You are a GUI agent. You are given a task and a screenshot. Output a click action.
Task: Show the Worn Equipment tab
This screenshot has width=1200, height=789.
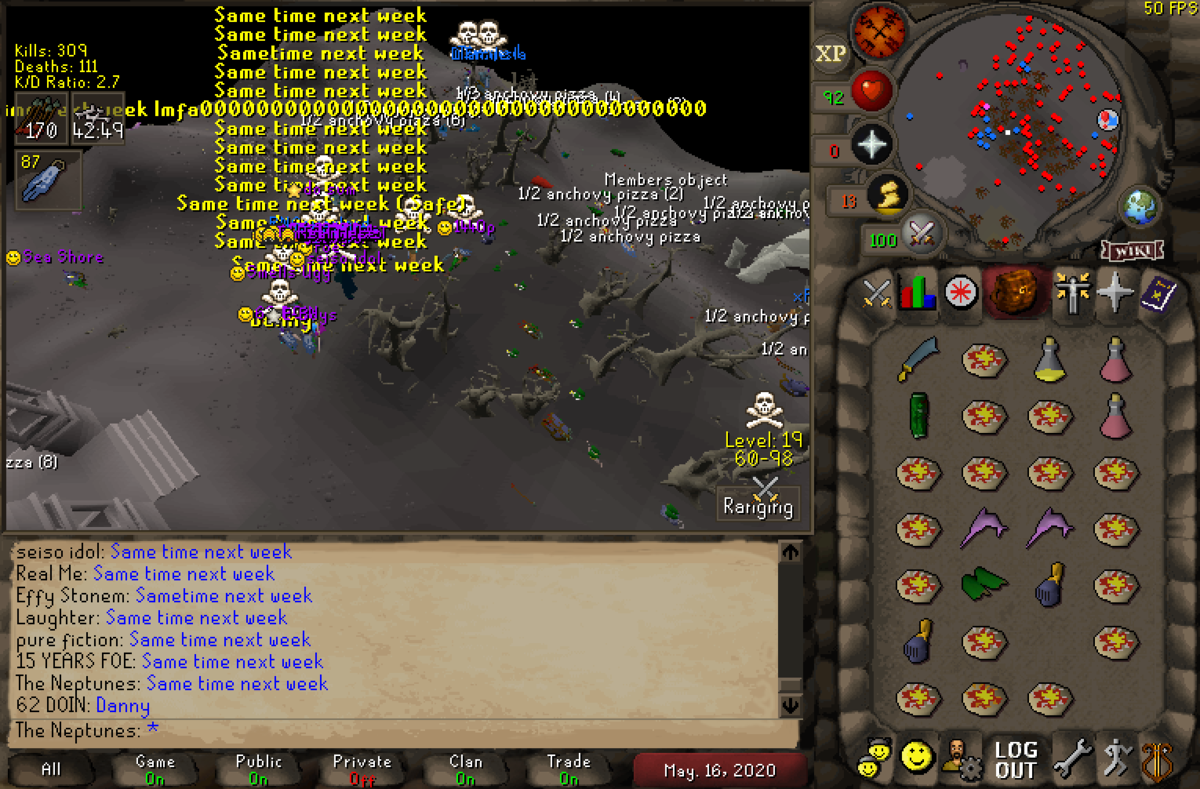1072,296
